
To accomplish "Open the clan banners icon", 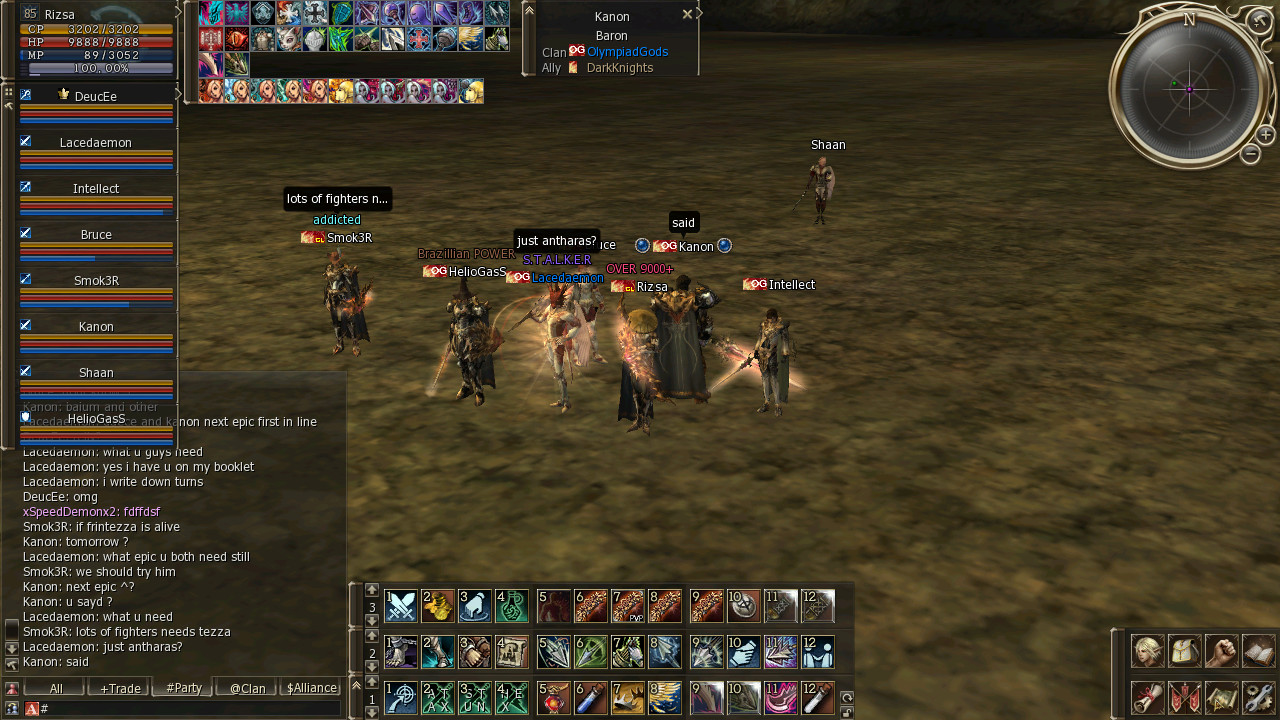I will [1185, 697].
